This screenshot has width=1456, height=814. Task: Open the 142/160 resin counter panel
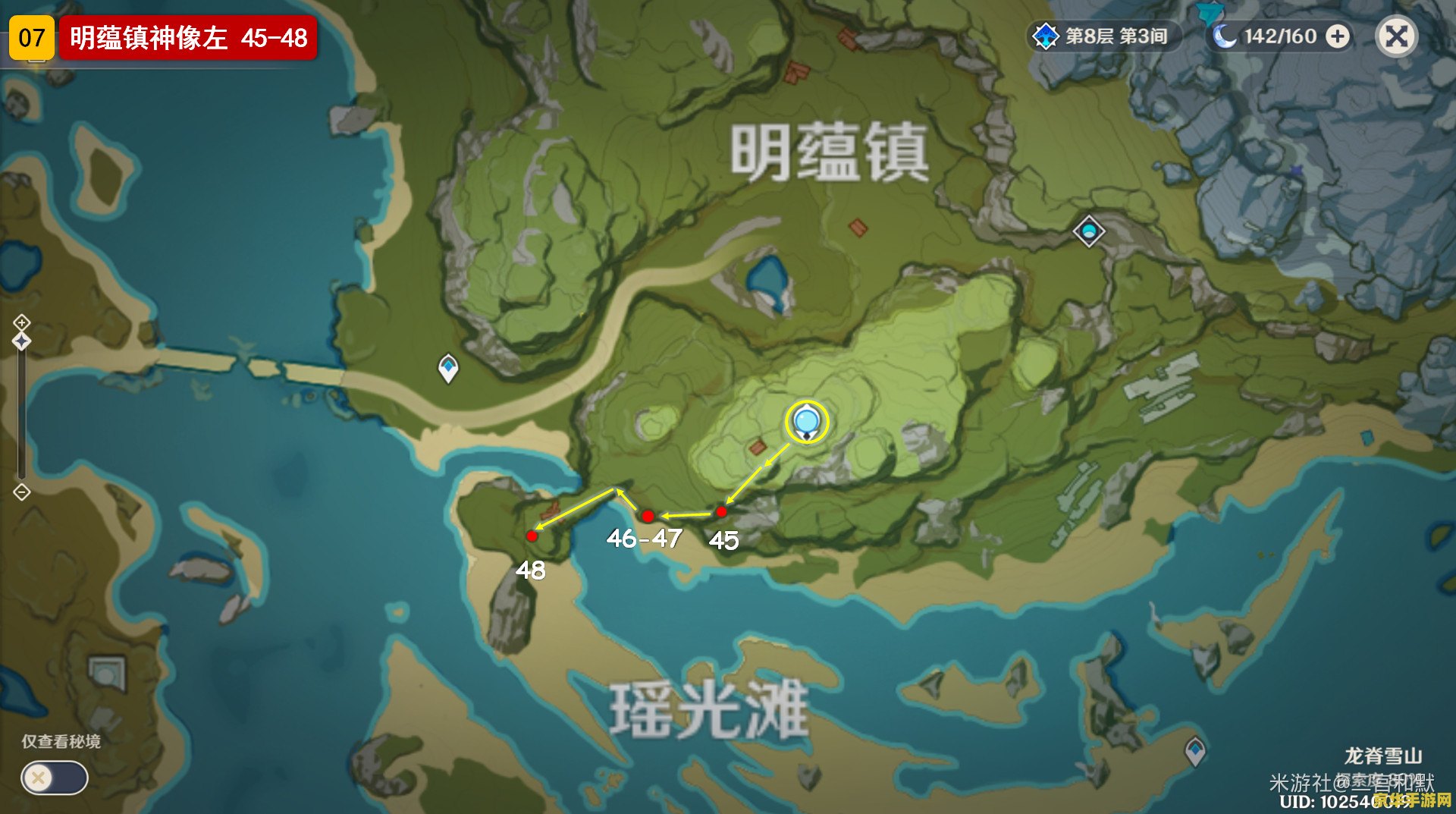pyautogui.click(x=1282, y=35)
